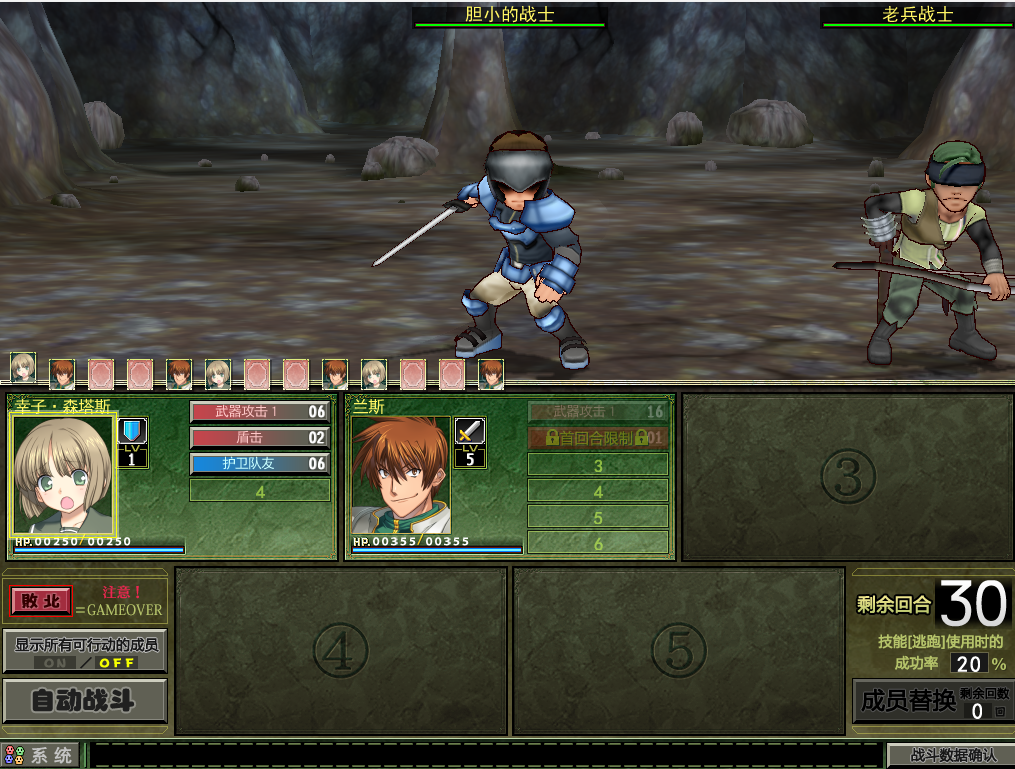Click empty party slot number 5
The width and height of the screenshot is (1015, 769).
(678, 651)
